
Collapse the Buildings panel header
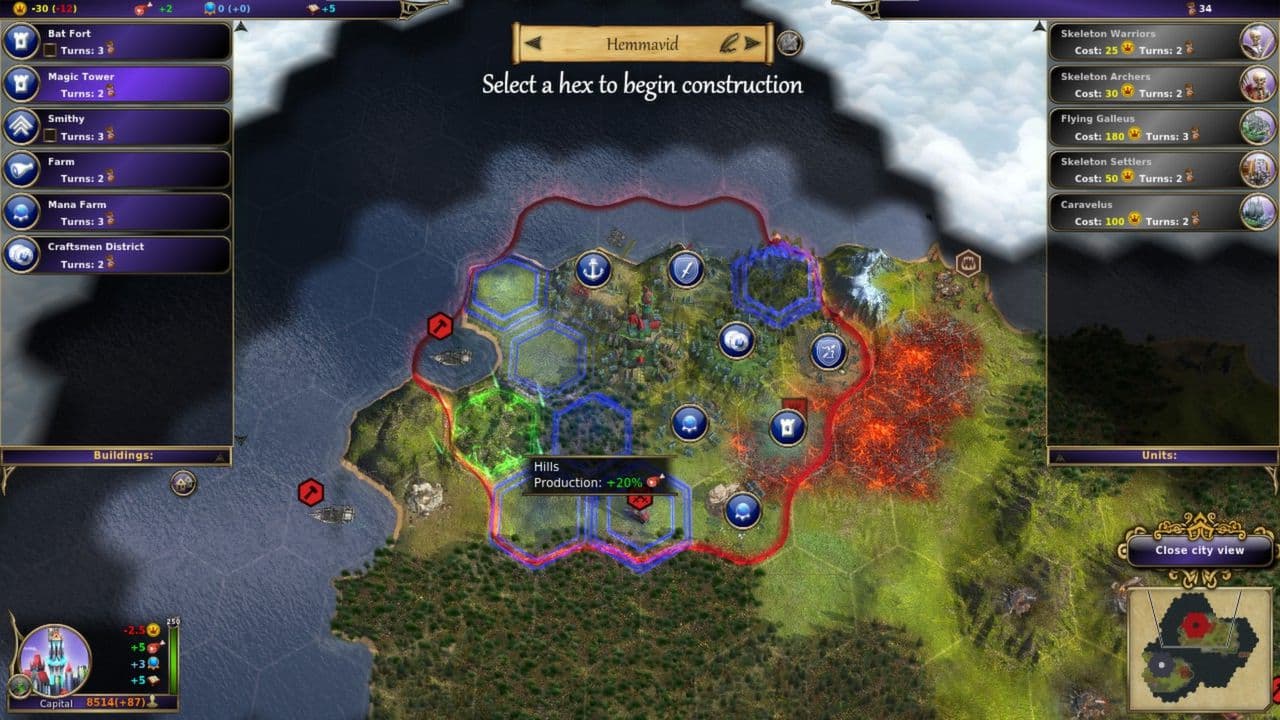(x=116, y=456)
